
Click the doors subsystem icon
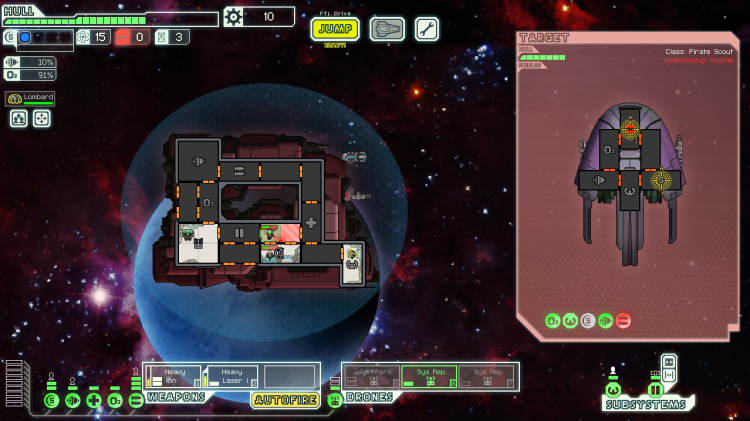click(x=655, y=389)
